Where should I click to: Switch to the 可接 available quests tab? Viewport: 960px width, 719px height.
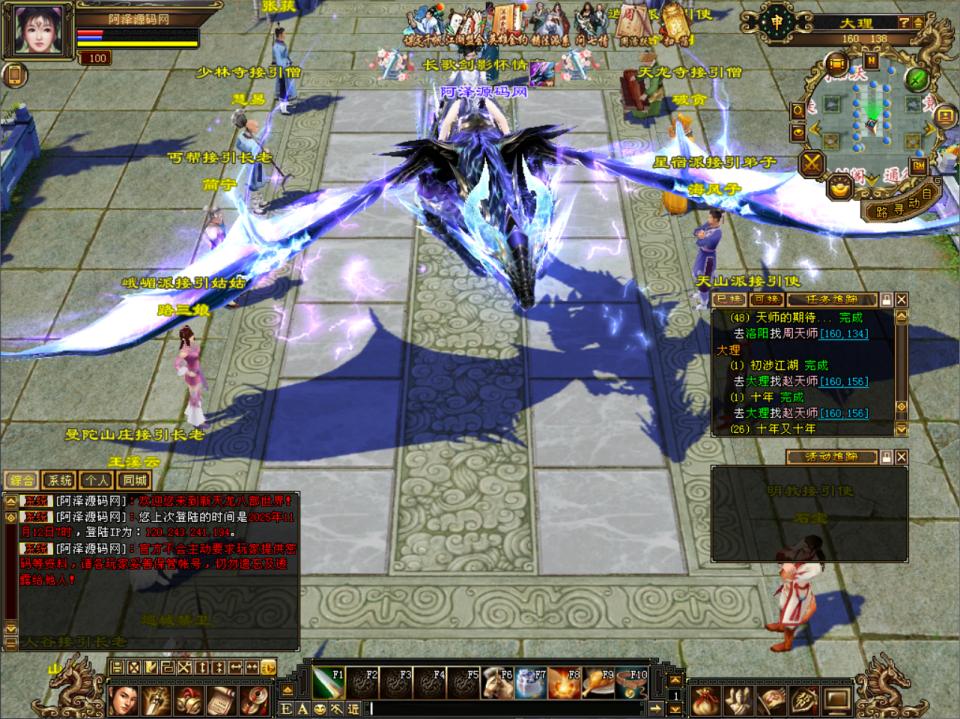(x=766, y=299)
